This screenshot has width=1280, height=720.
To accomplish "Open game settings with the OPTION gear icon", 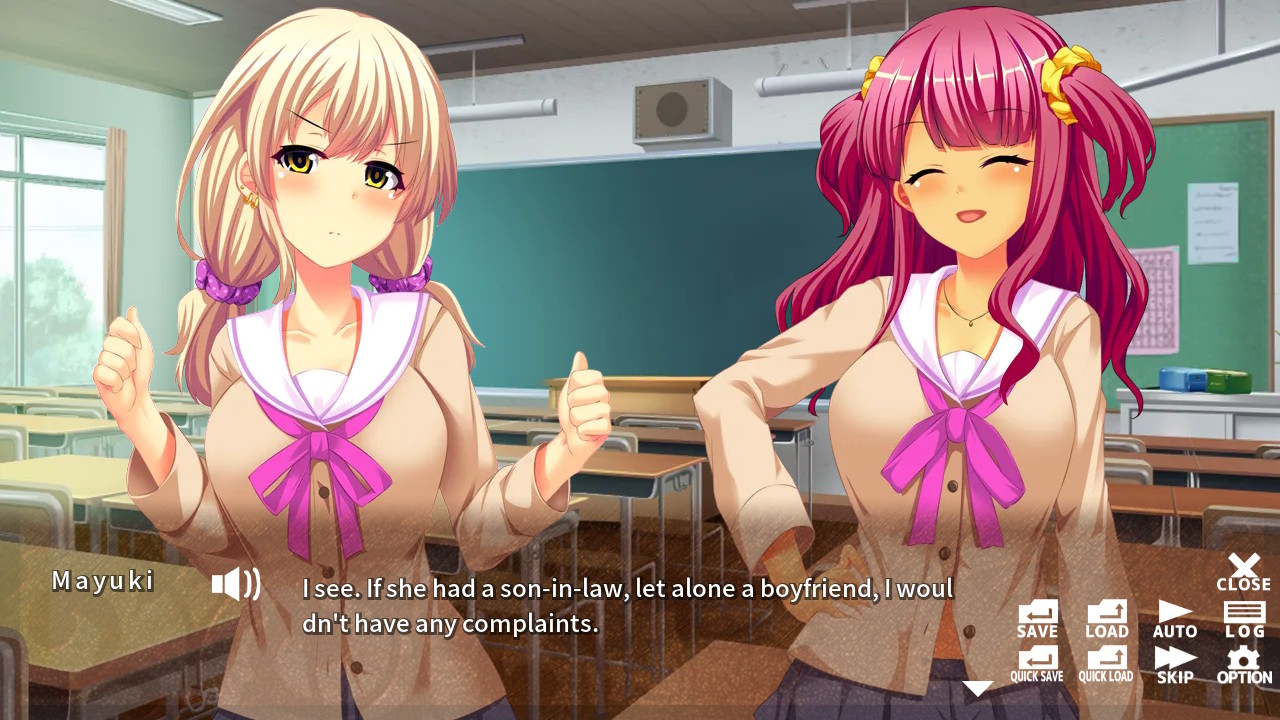I will [x=1243, y=660].
